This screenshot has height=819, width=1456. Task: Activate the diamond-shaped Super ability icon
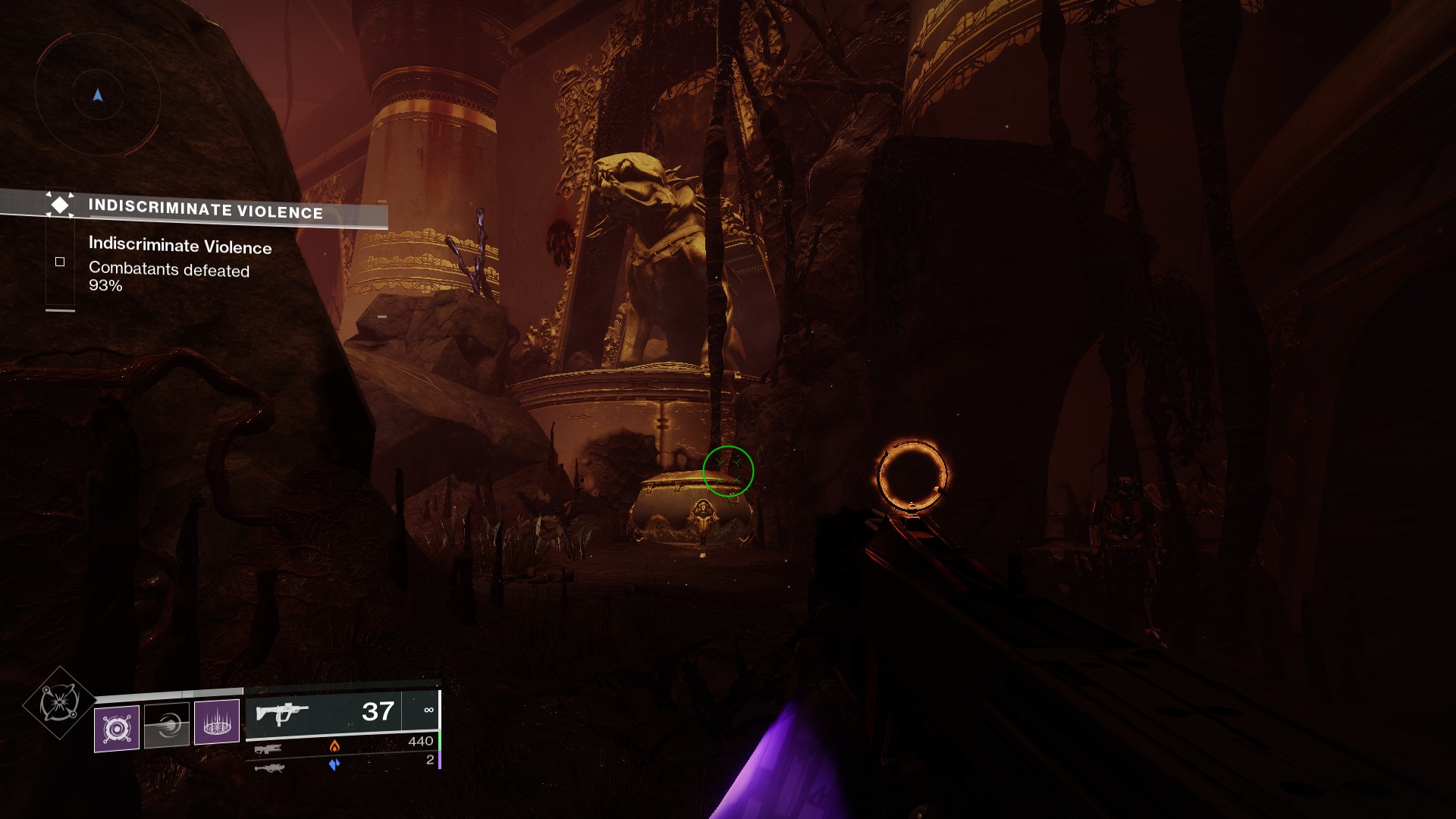[59, 703]
